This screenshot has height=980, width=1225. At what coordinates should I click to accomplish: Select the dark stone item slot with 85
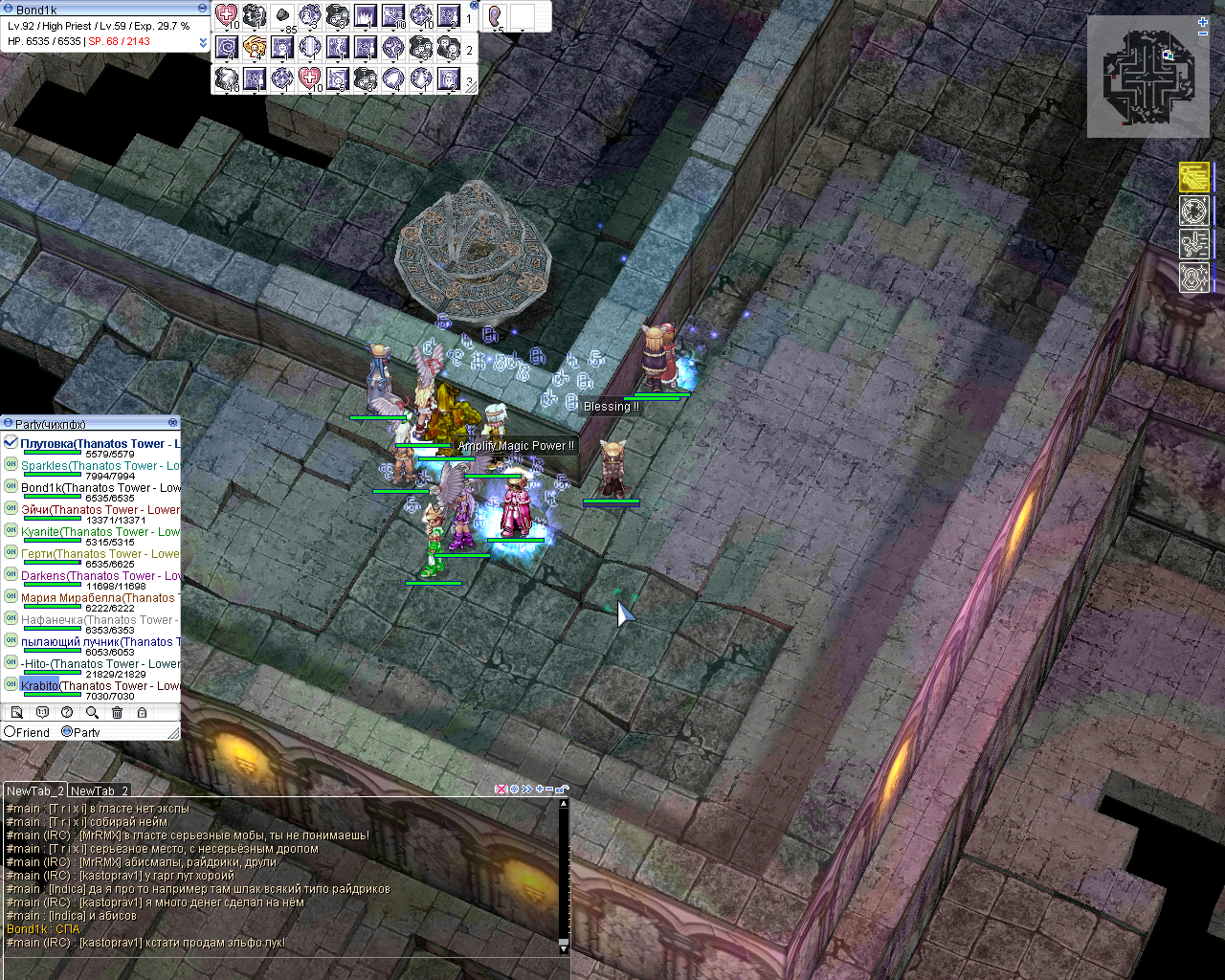283,16
